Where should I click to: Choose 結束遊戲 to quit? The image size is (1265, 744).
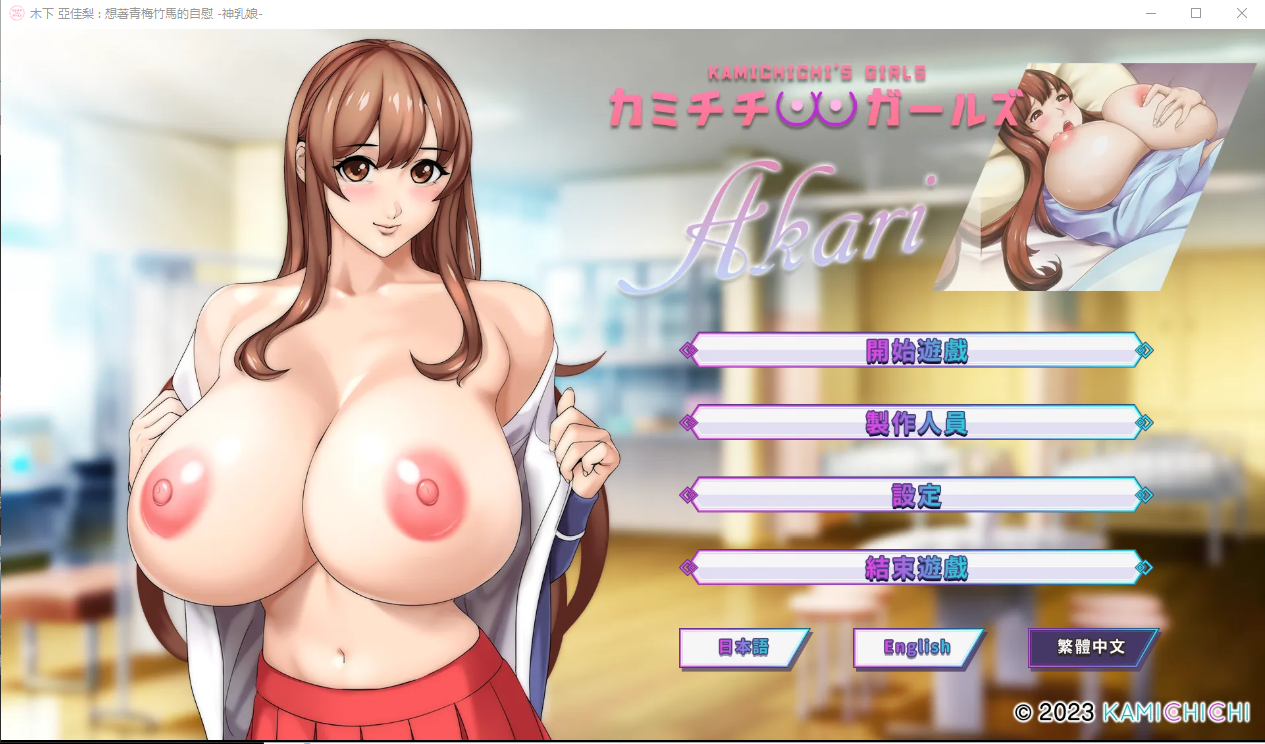coord(916,568)
